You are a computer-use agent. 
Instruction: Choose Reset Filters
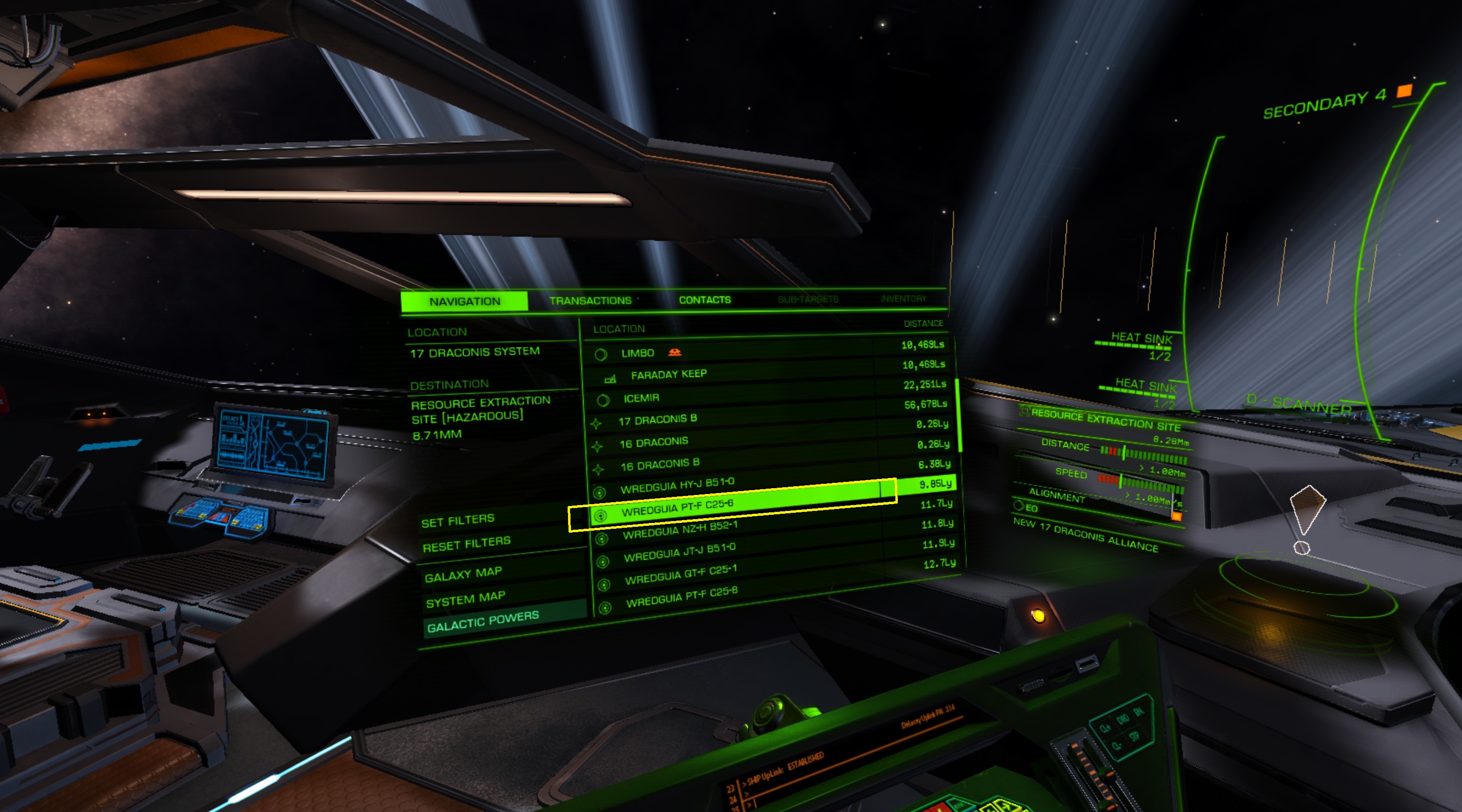click(466, 544)
